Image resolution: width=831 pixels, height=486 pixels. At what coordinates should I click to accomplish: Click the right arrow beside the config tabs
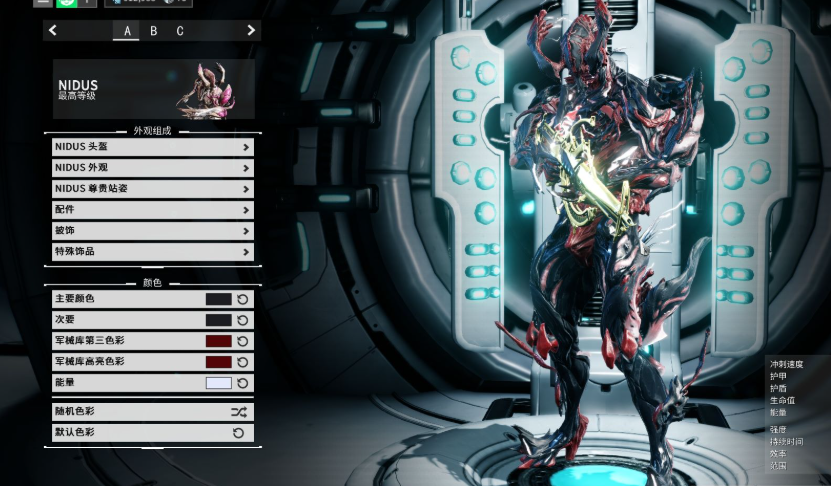[250, 31]
